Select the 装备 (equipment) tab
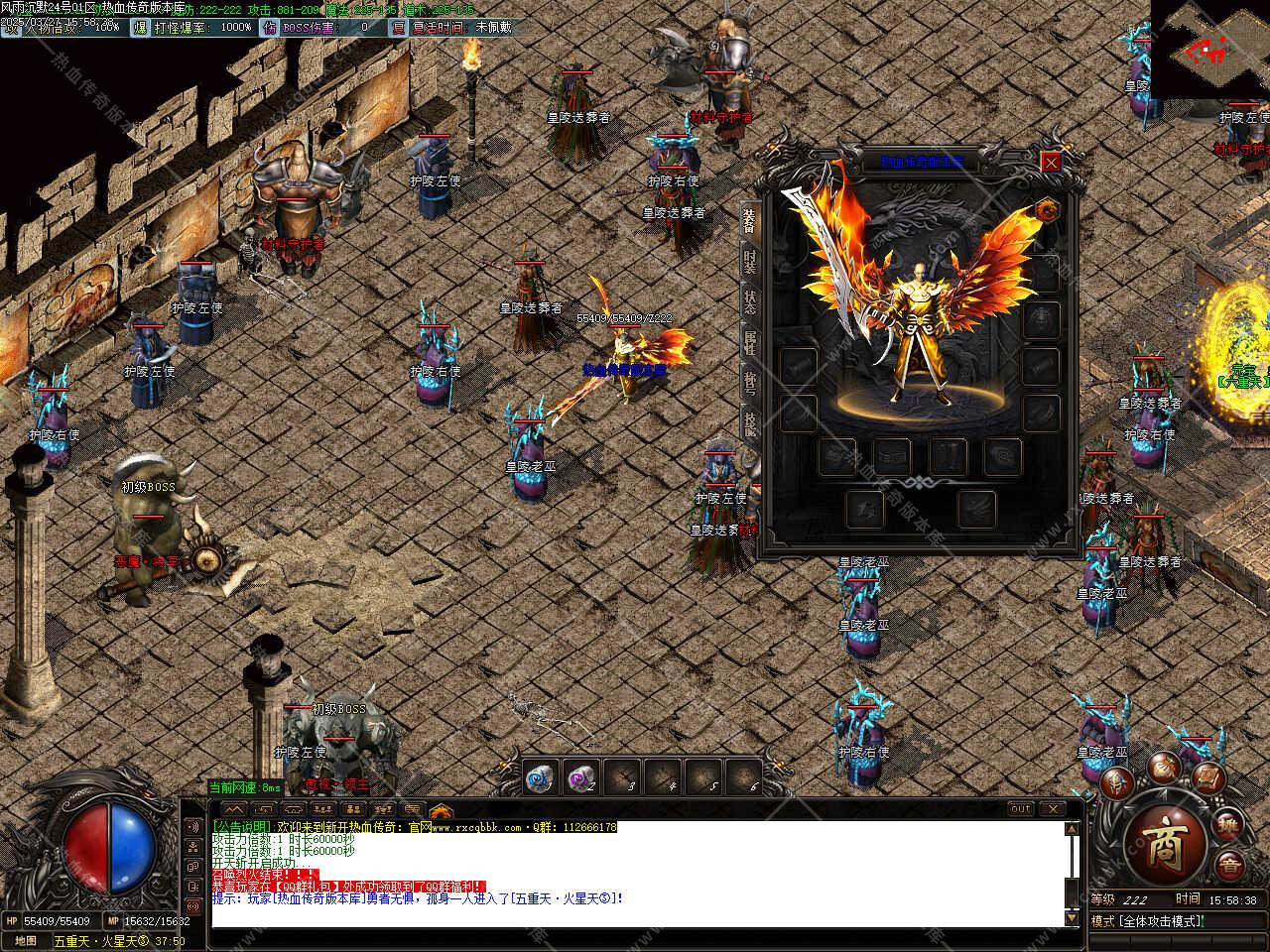This screenshot has height=952, width=1270. point(750,220)
